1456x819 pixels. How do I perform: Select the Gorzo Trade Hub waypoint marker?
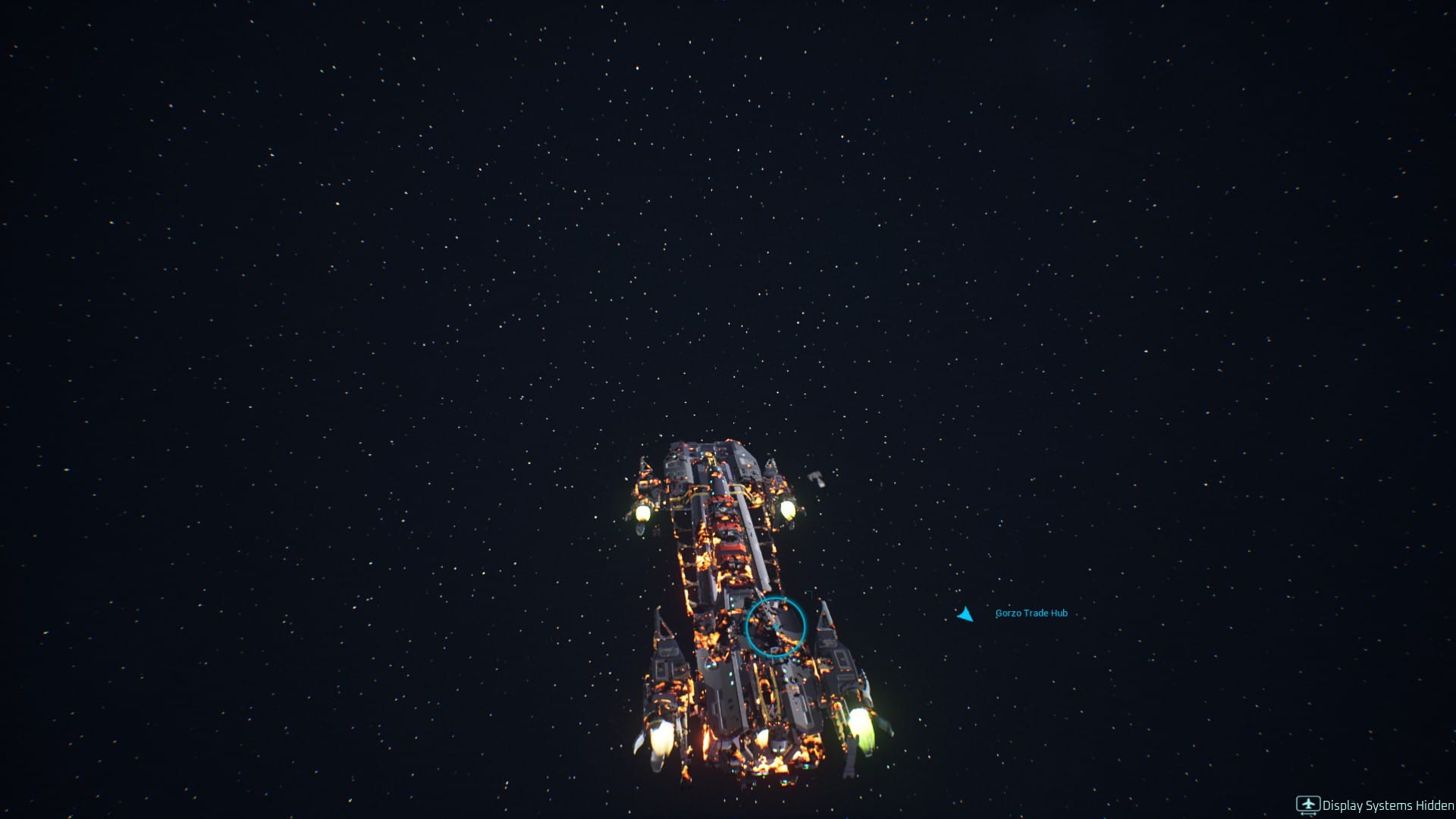click(965, 614)
